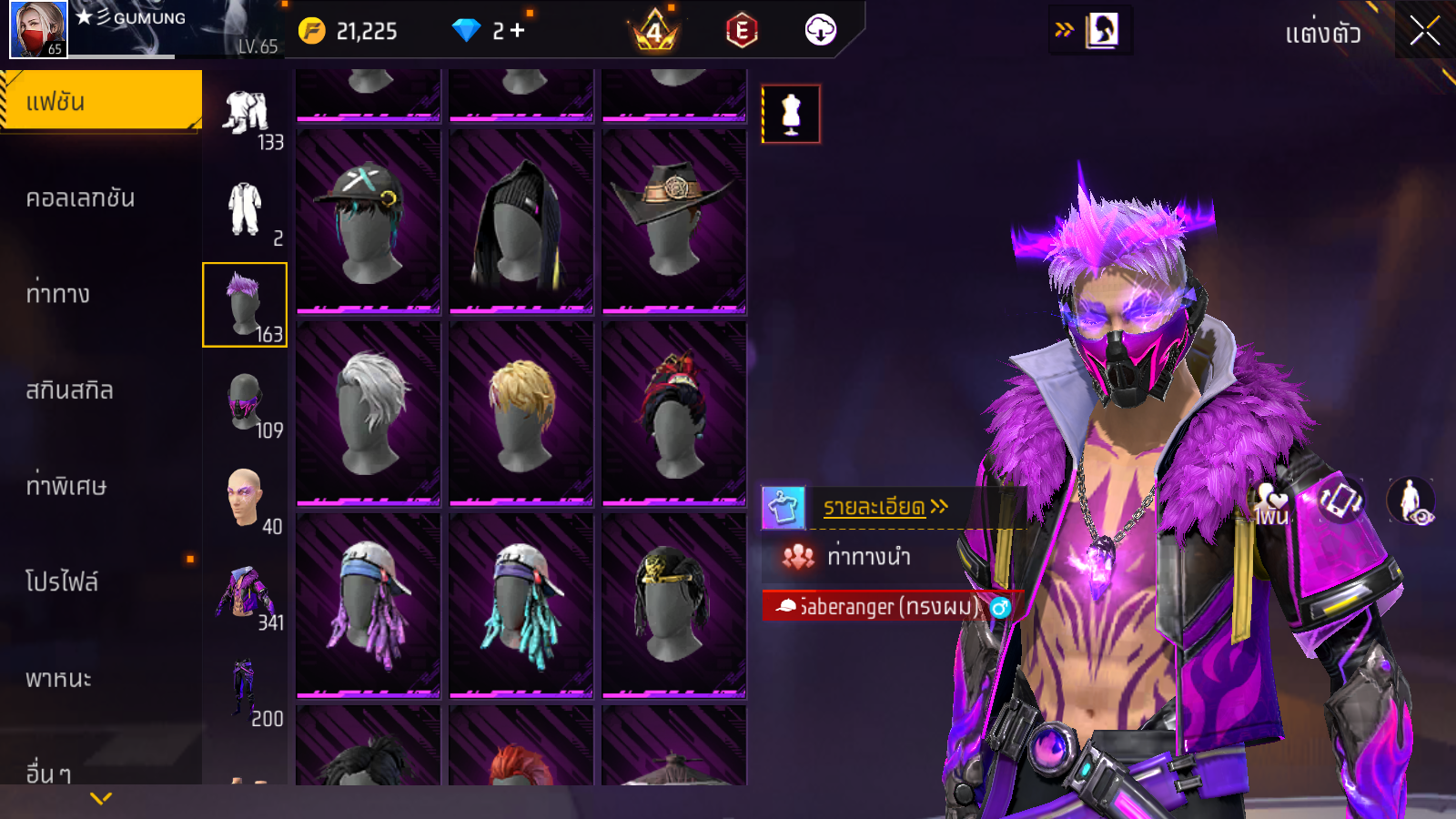Add diamonds with the plus button
Image resolution: width=1456 pixels, height=819 pixels.
tap(517, 31)
